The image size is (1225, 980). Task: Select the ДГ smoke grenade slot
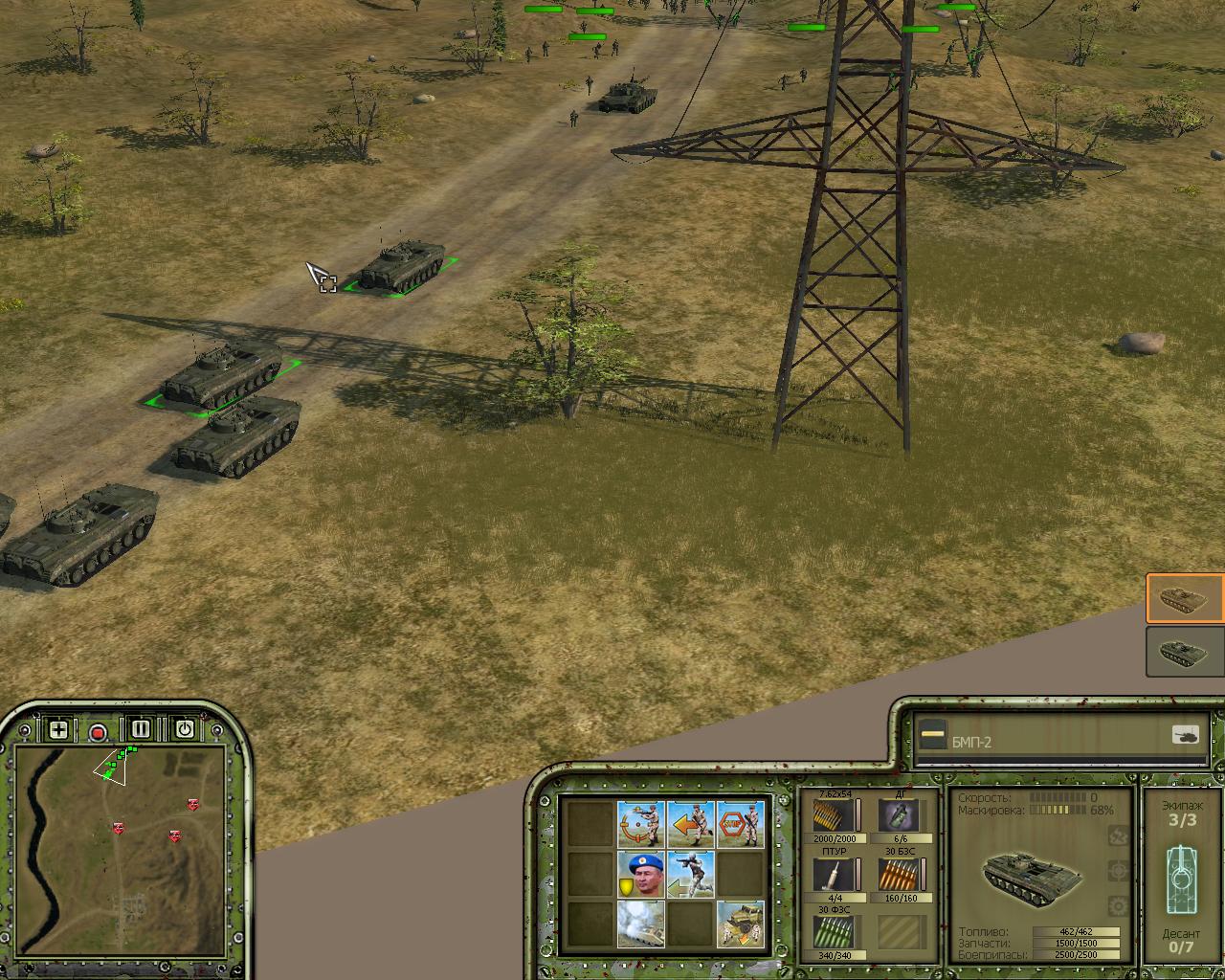click(900, 816)
